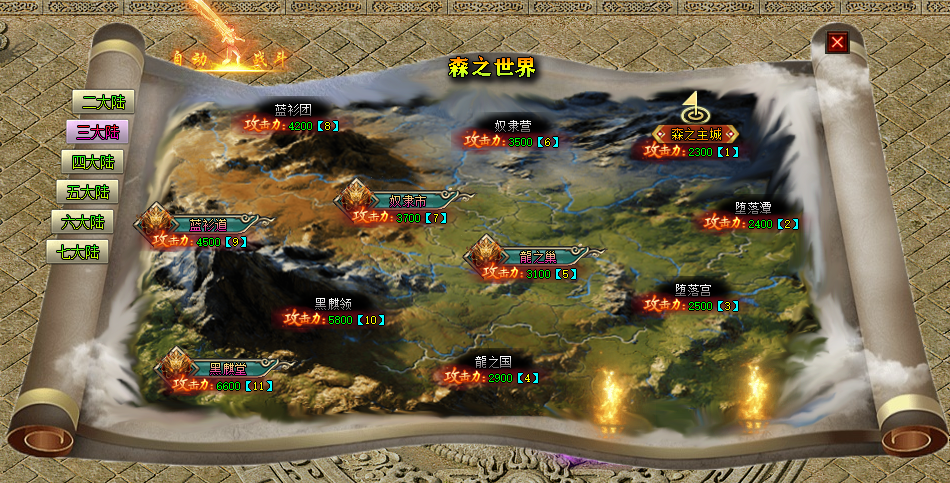Image resolution: width=950 pixels, height=483 pixels.
Task: Select the 蓝衫团 map location
Action: click(x=293, y=110)
